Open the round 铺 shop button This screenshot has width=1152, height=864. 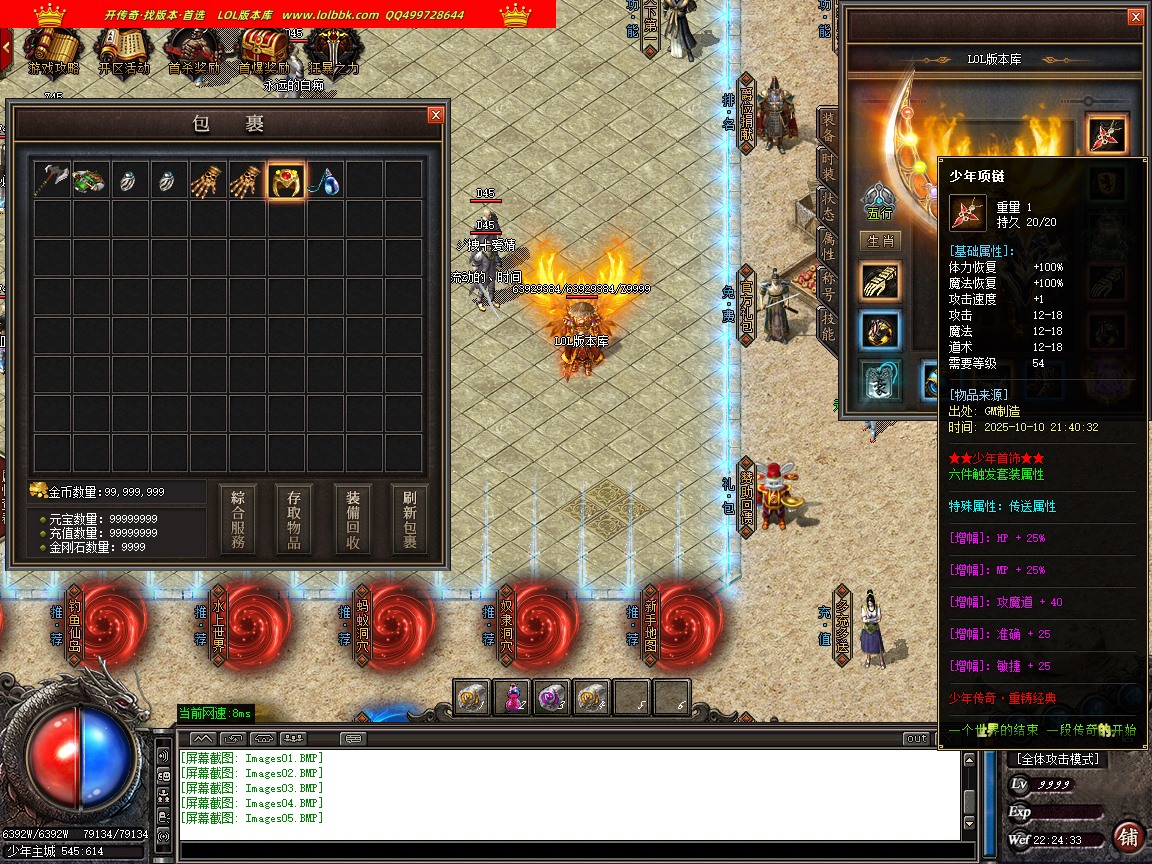coord(1128,836)
